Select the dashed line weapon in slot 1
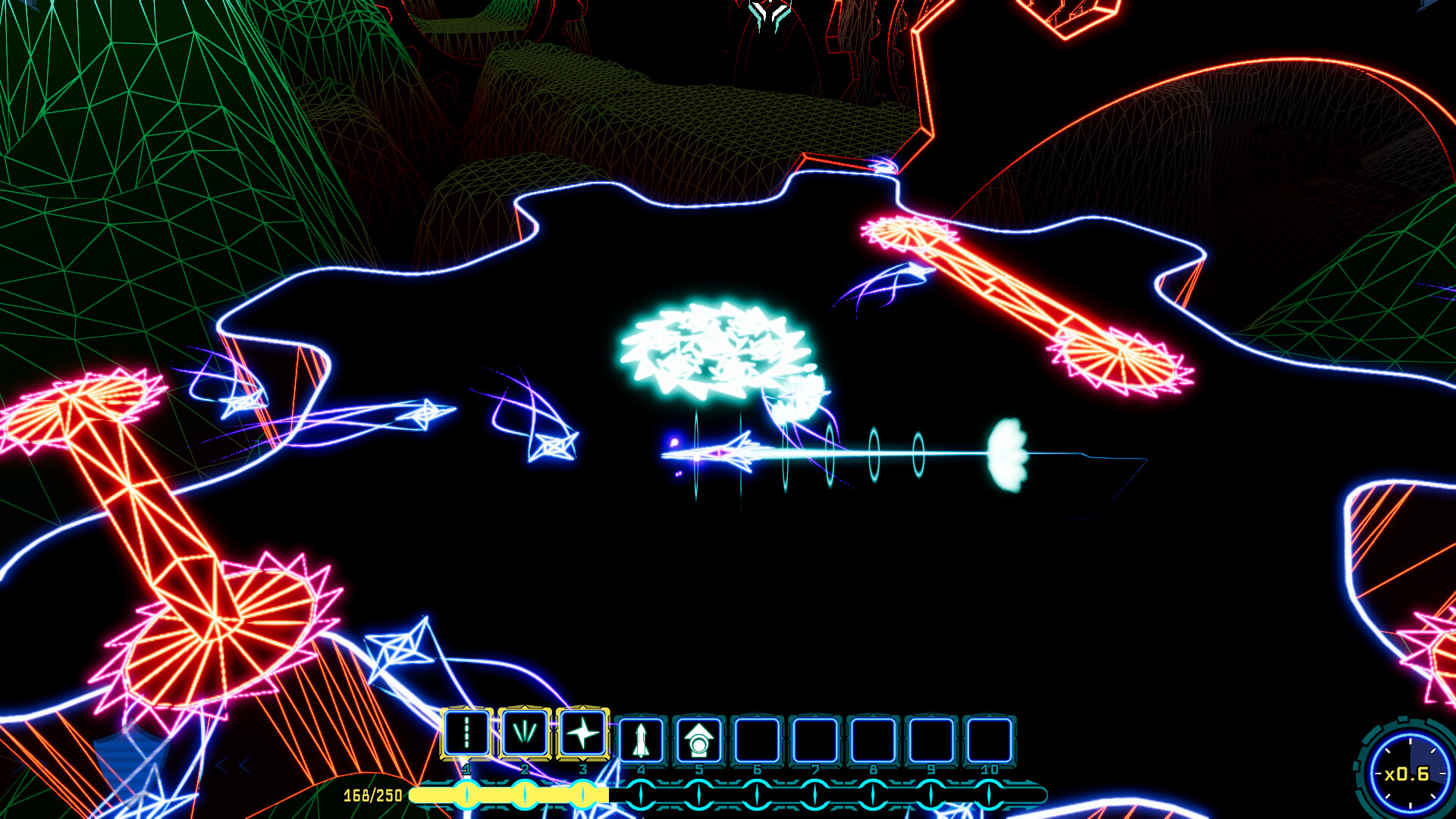The image size is (1456, 819). coord(466,733)
